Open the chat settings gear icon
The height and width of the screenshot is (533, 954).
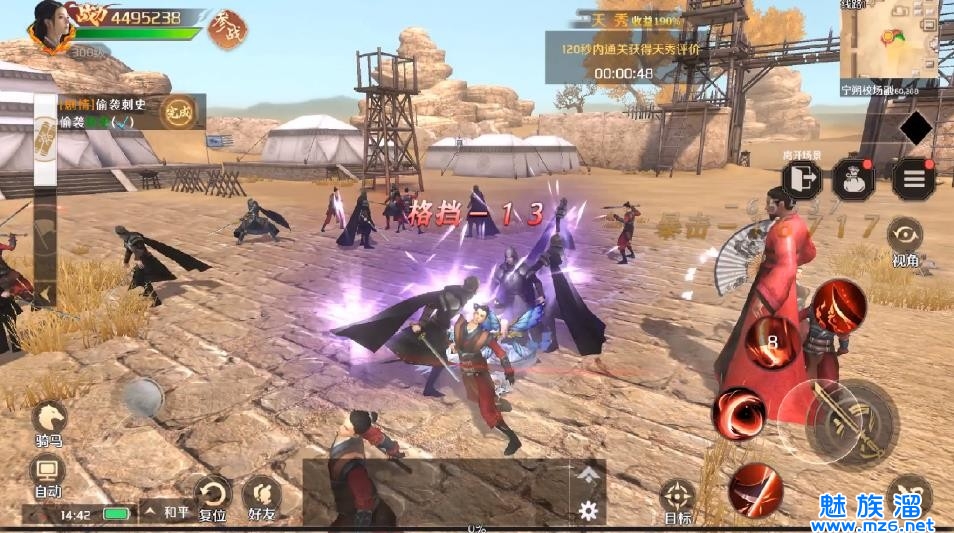click(588, 510)
